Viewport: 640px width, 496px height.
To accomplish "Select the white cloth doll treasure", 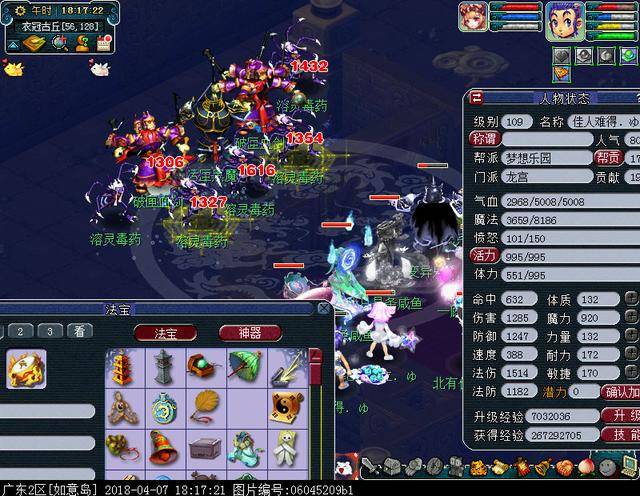I will tap(284, 447).
